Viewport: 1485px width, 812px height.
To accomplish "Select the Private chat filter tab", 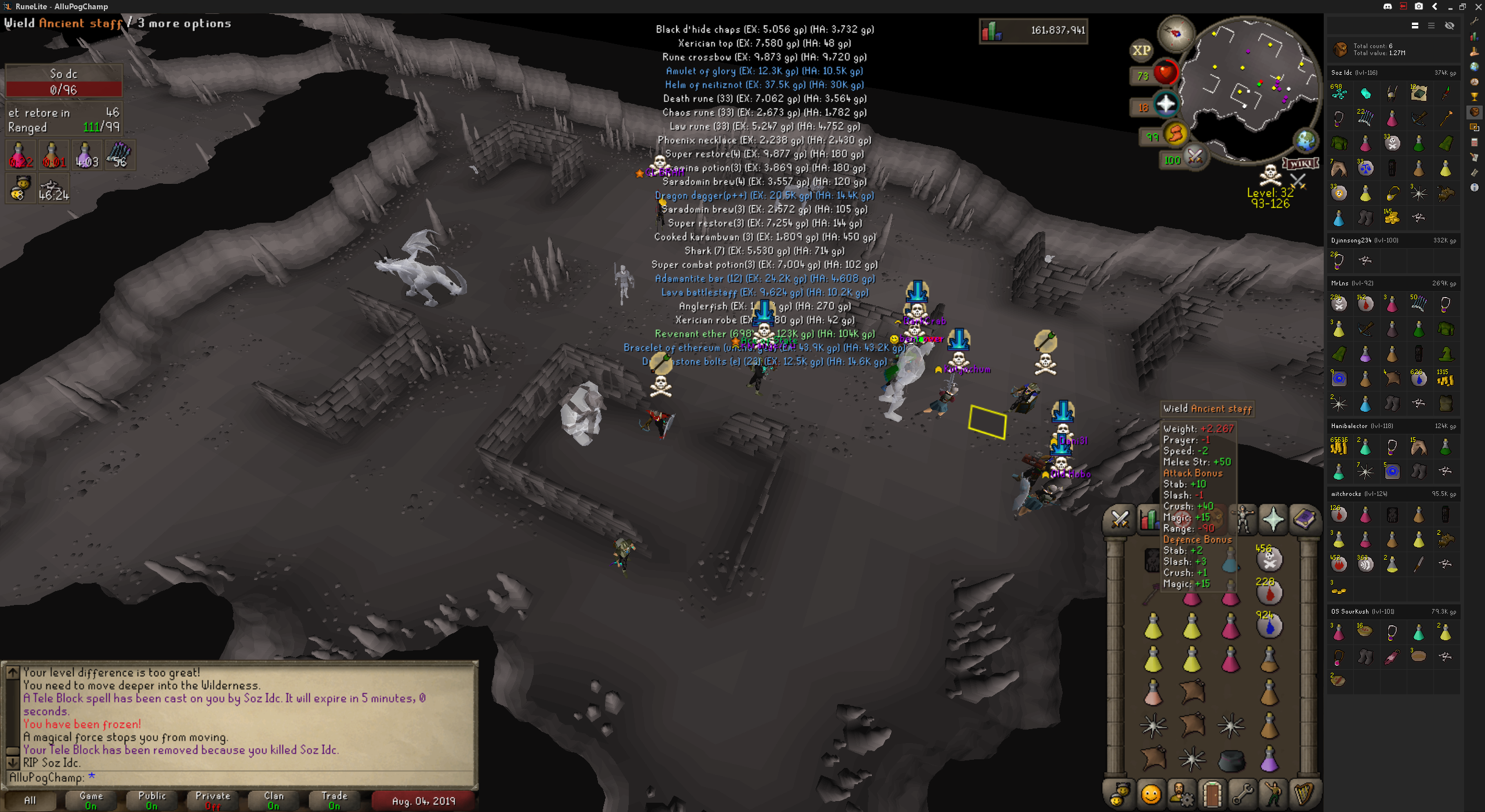I will (213, 800).
